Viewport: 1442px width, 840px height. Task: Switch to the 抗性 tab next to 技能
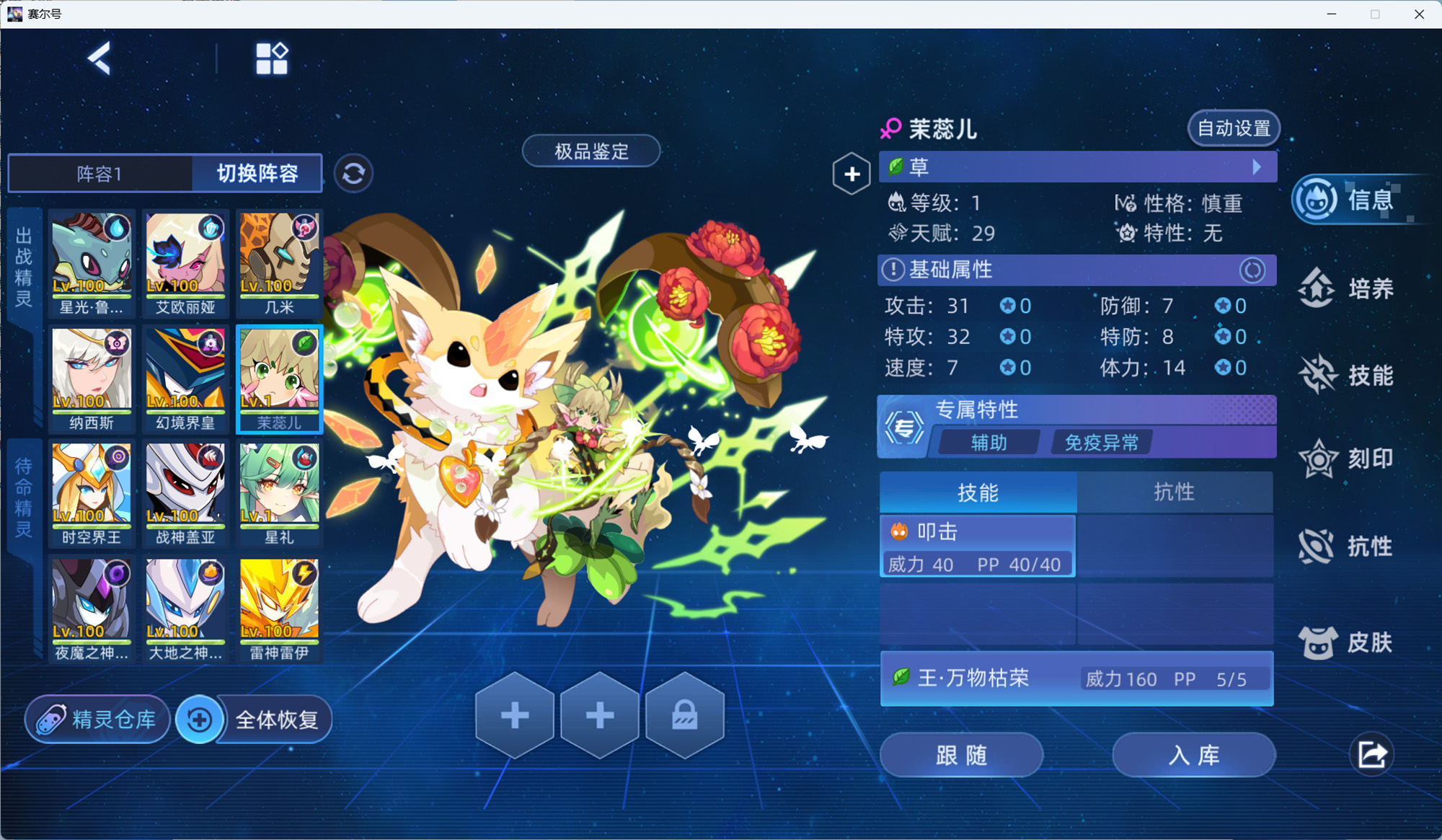pyautogui.click(x=1175, y=492)
